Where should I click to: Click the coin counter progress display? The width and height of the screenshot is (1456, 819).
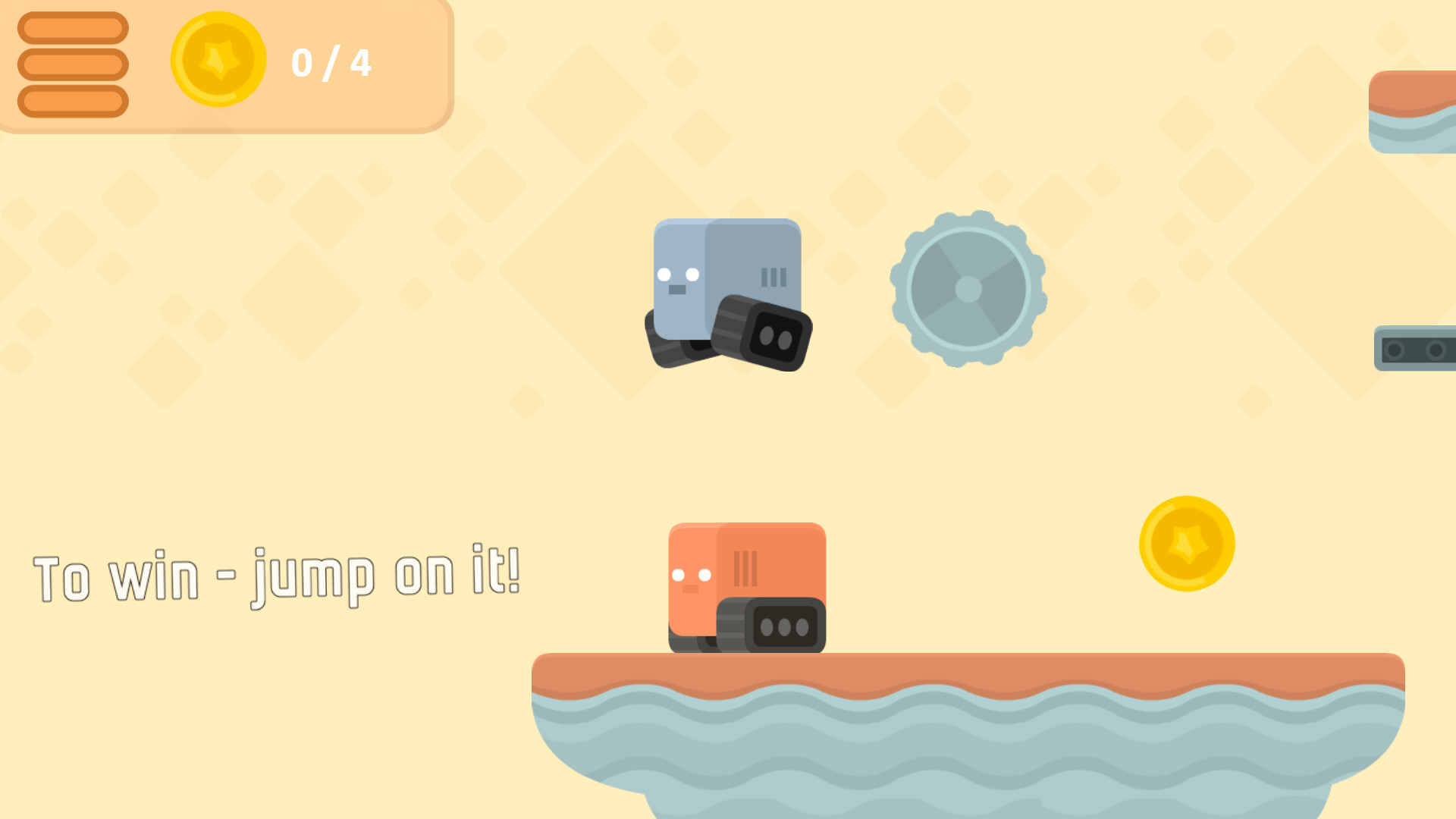(x=331, y=63)
